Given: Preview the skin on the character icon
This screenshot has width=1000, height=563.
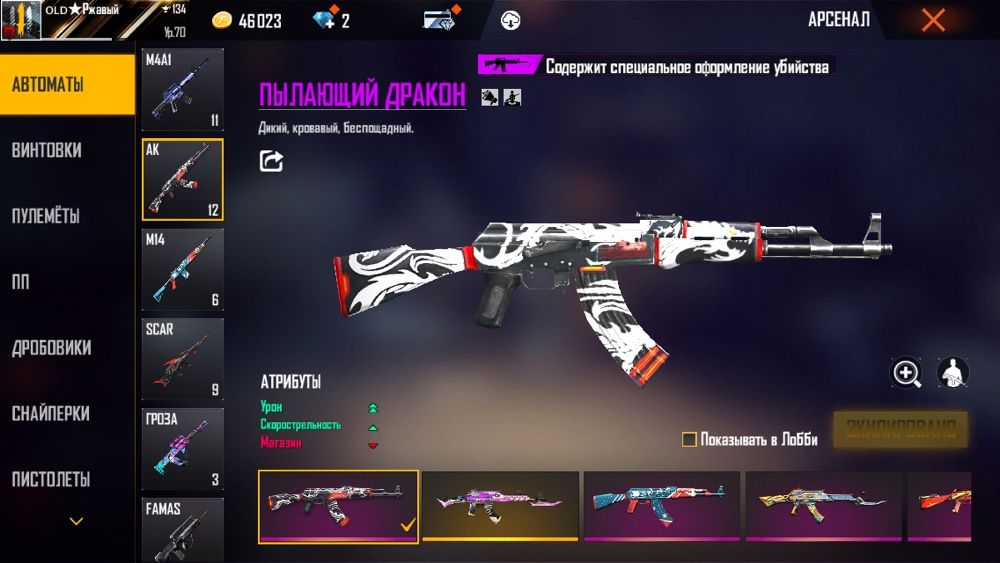Looking at the screenshot, I should [x=953, y=374].
